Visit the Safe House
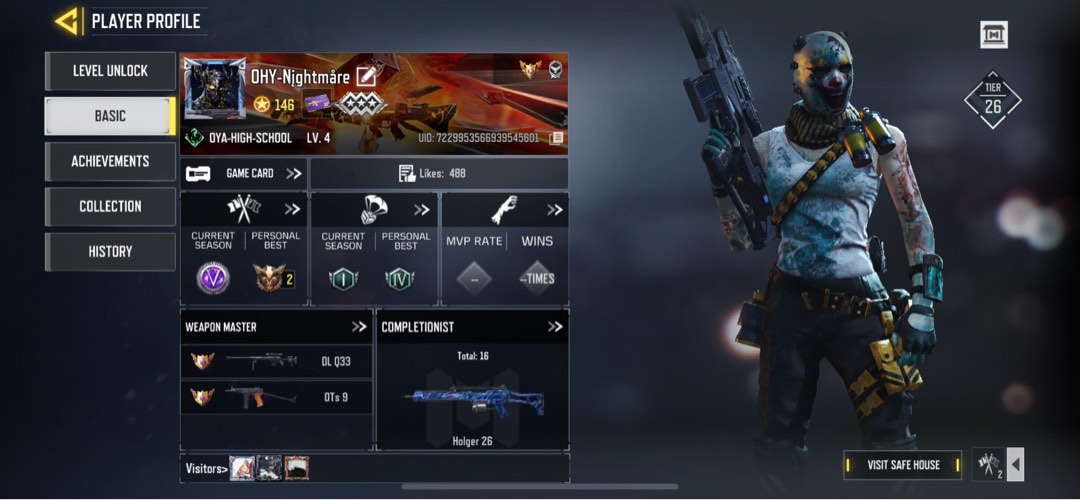1080x500 pixels. pos(902,465)
